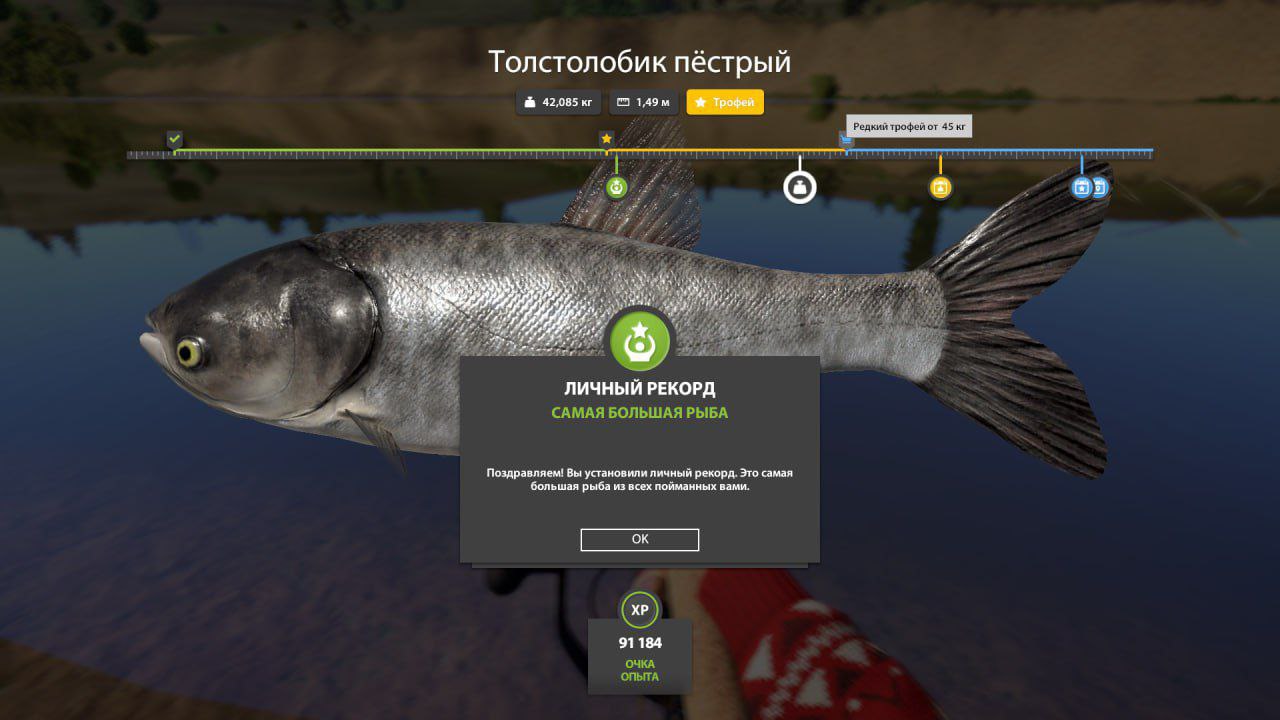
Task: Click the green XP circle above the points counter
Action: click(x=640, y=608)
